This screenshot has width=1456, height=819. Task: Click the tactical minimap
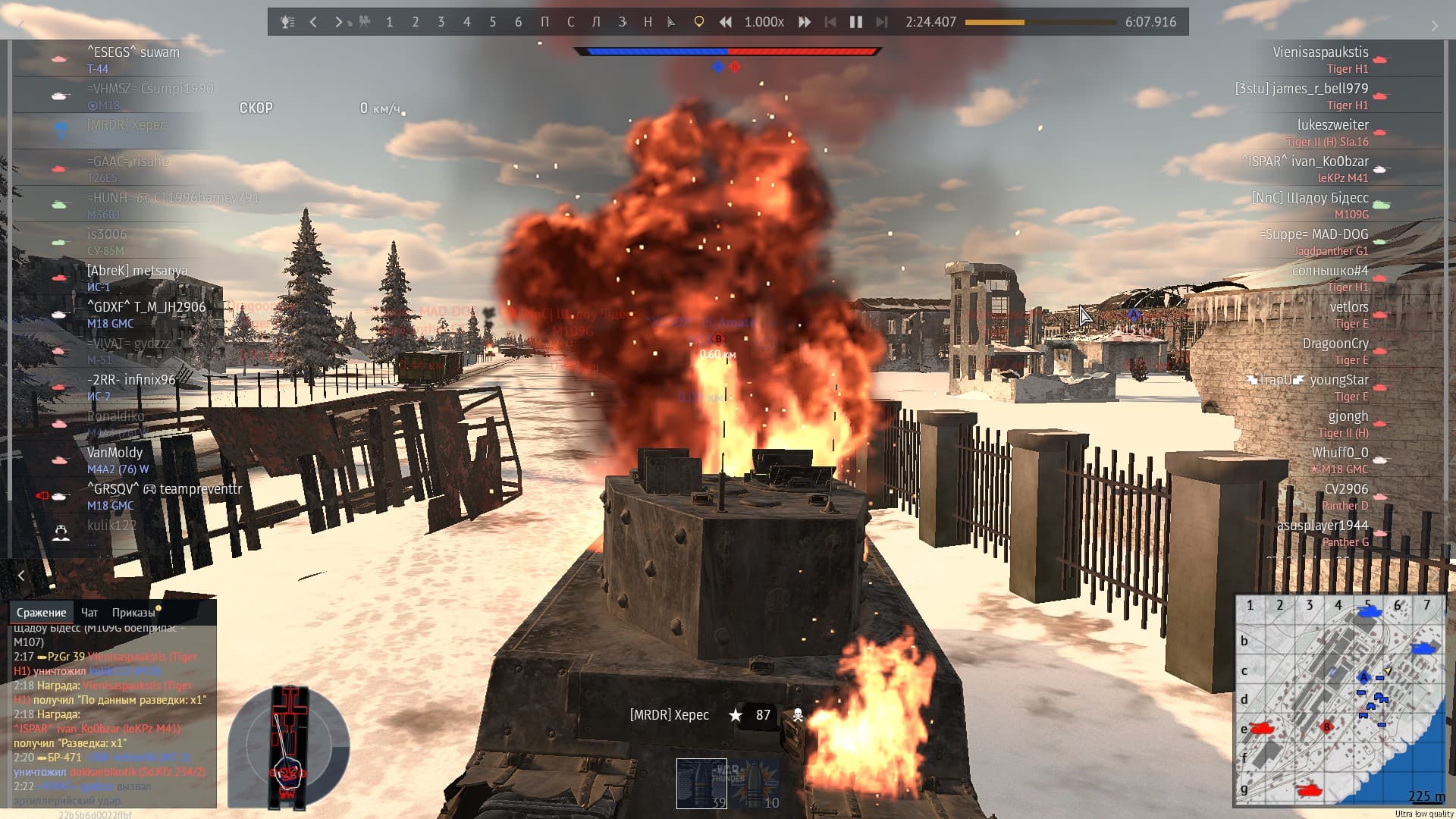1339,699
